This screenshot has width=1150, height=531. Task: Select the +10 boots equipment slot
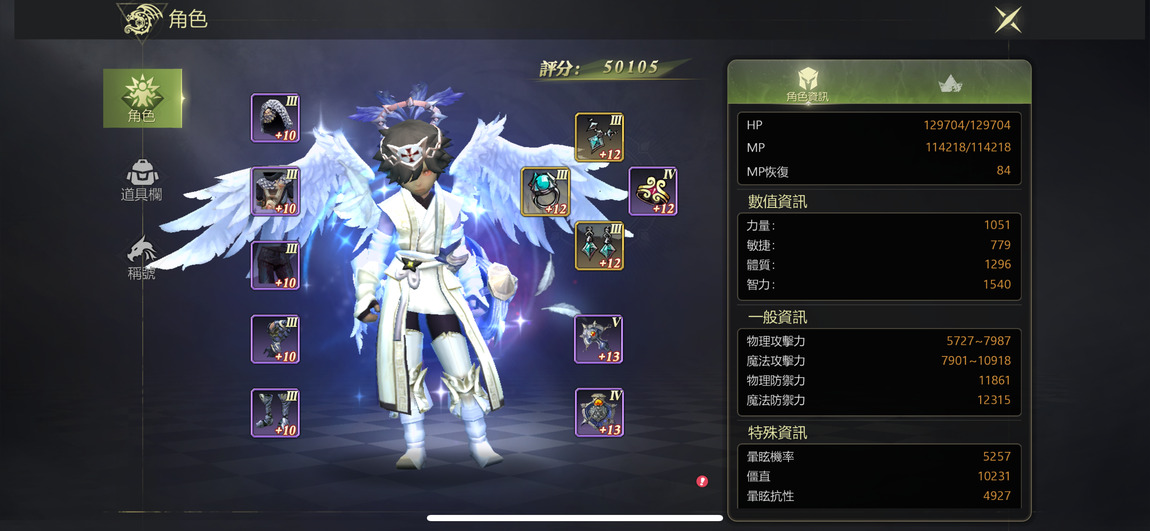click(275, 413)
